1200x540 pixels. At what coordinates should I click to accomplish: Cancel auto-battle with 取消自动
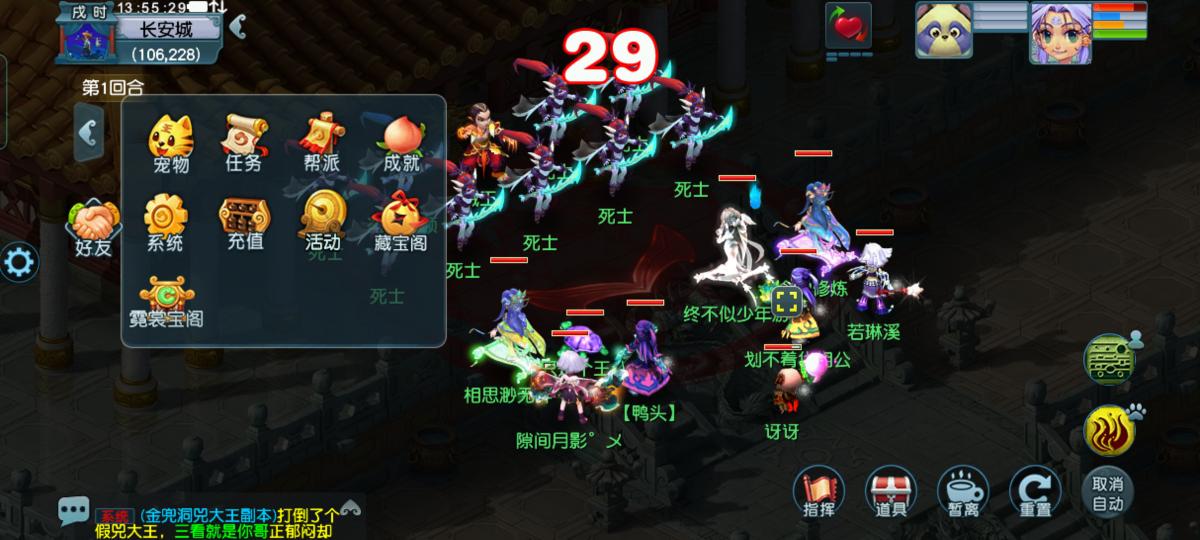point(1107,491)
